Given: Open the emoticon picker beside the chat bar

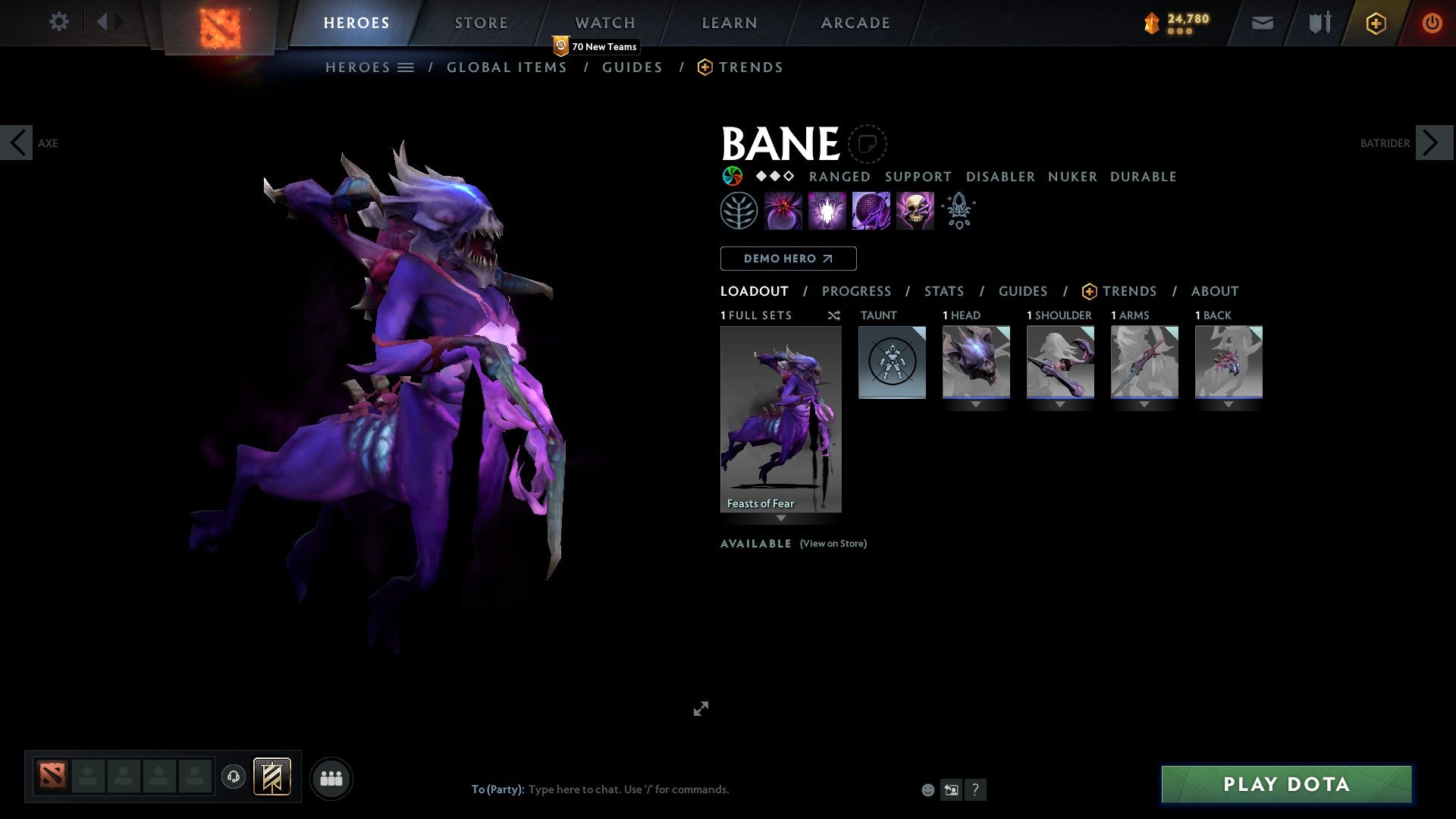Looking at the screenshot, I should 928,789.
